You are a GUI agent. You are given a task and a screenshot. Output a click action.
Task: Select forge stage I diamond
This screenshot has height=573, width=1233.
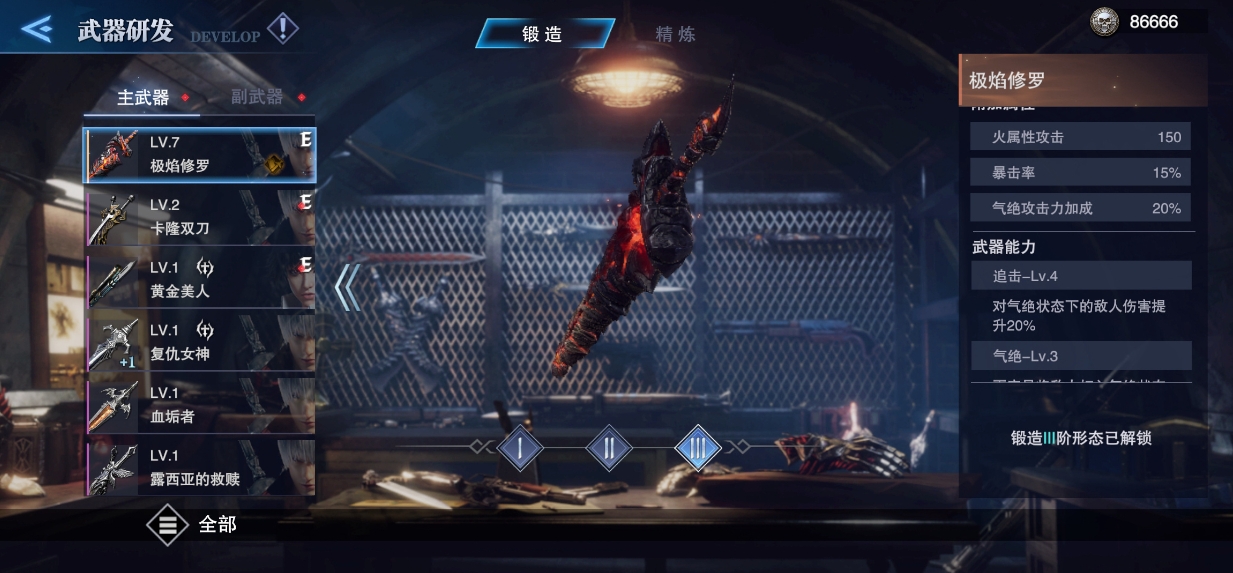click(x=519, y=447)
